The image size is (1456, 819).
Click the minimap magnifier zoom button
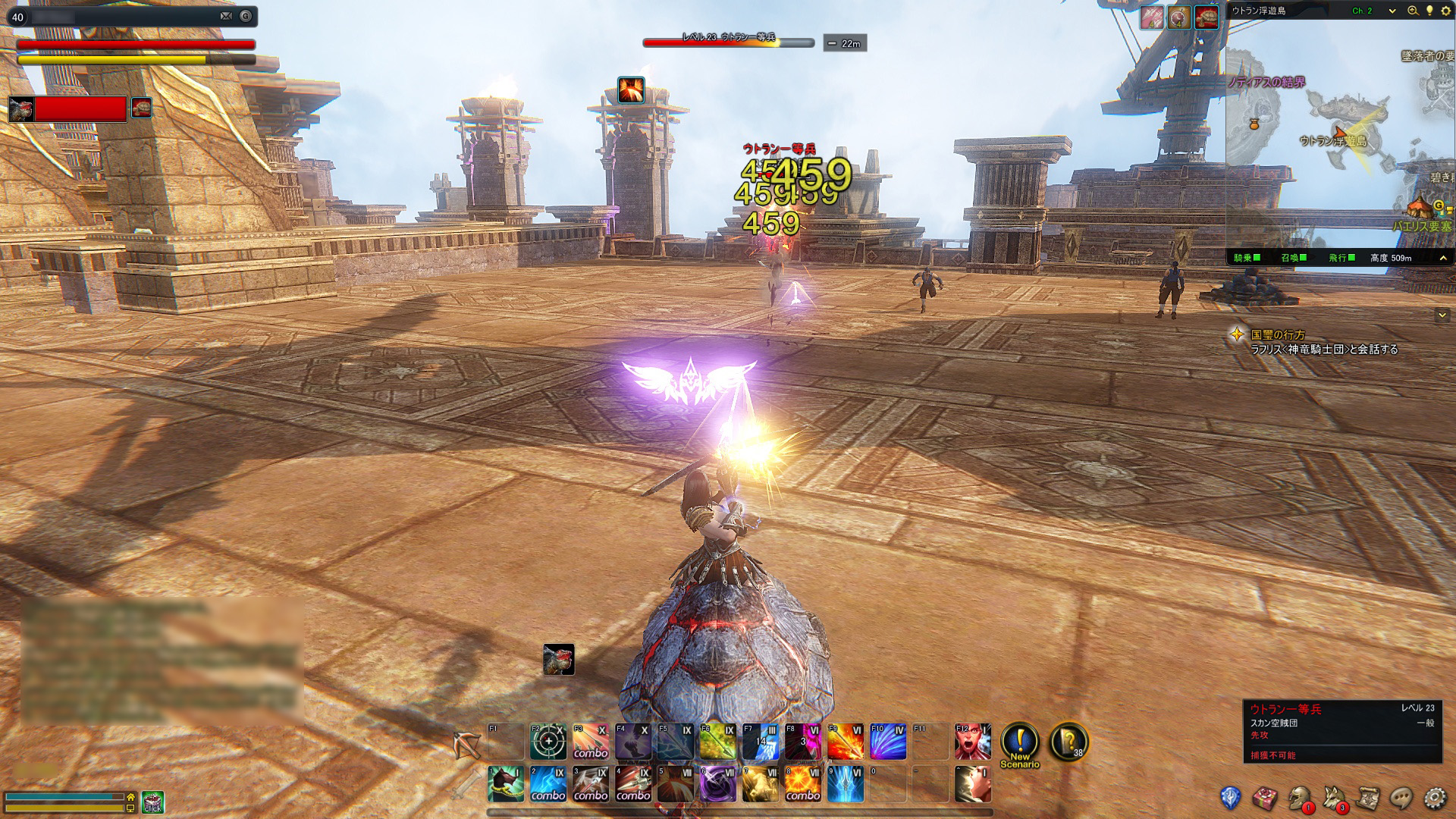point(1413,11)
